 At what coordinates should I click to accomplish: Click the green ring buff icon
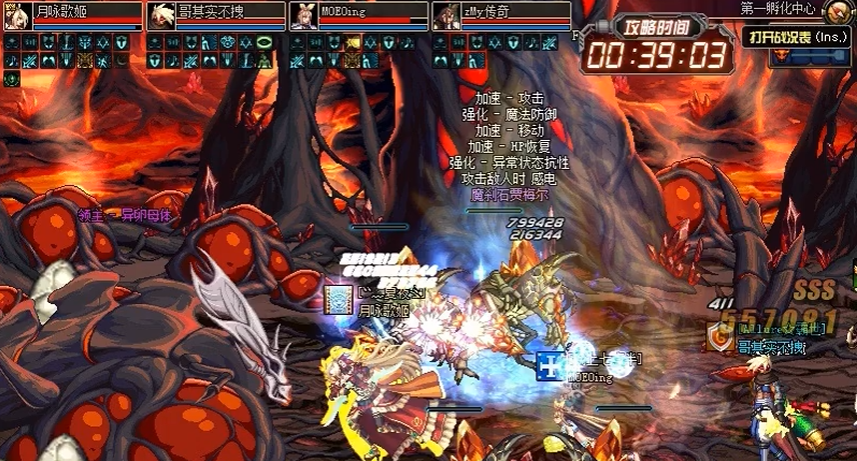pos(264,43)
